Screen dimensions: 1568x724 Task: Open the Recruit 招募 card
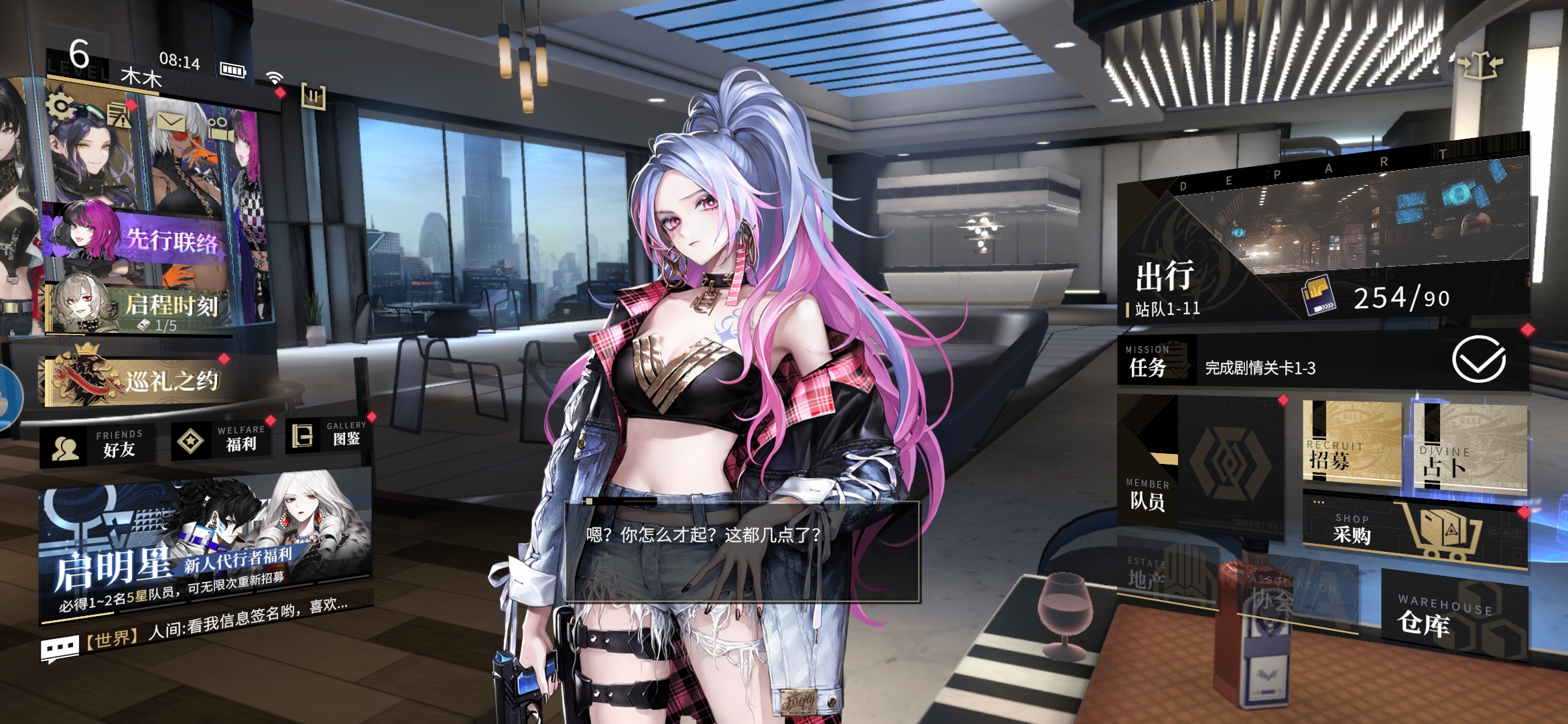pos(1350,444)
